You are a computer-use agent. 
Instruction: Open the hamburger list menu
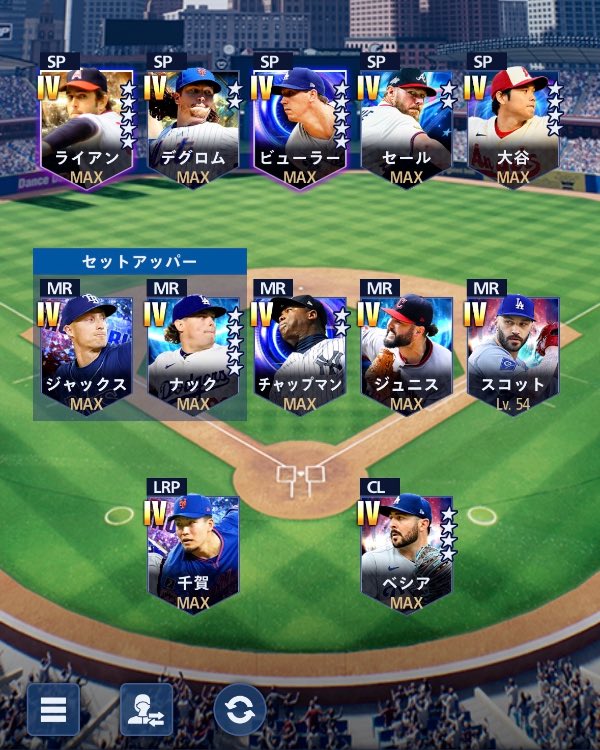pos(53,709)
